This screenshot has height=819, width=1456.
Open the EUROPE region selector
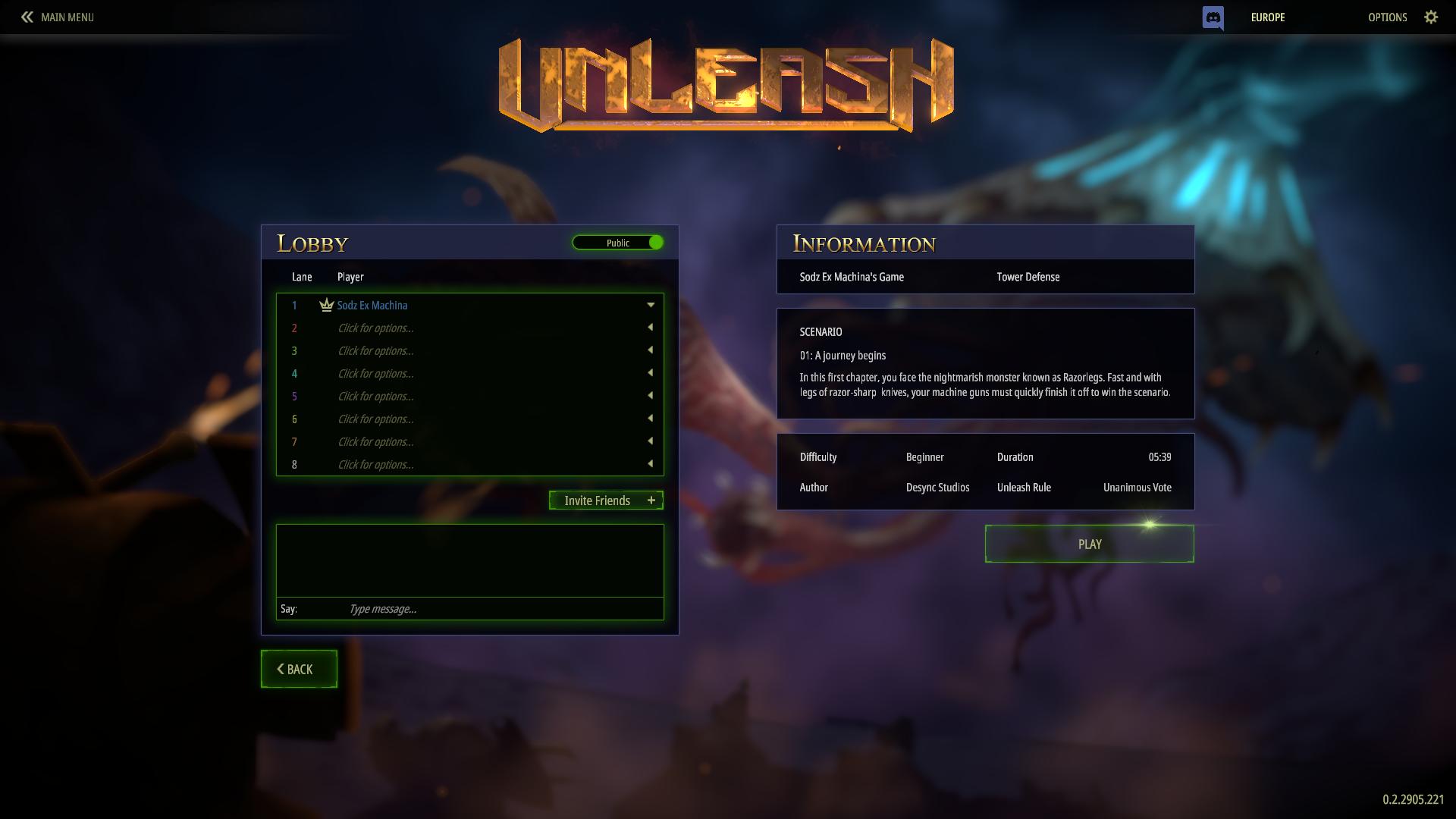tap(1267, 17)
